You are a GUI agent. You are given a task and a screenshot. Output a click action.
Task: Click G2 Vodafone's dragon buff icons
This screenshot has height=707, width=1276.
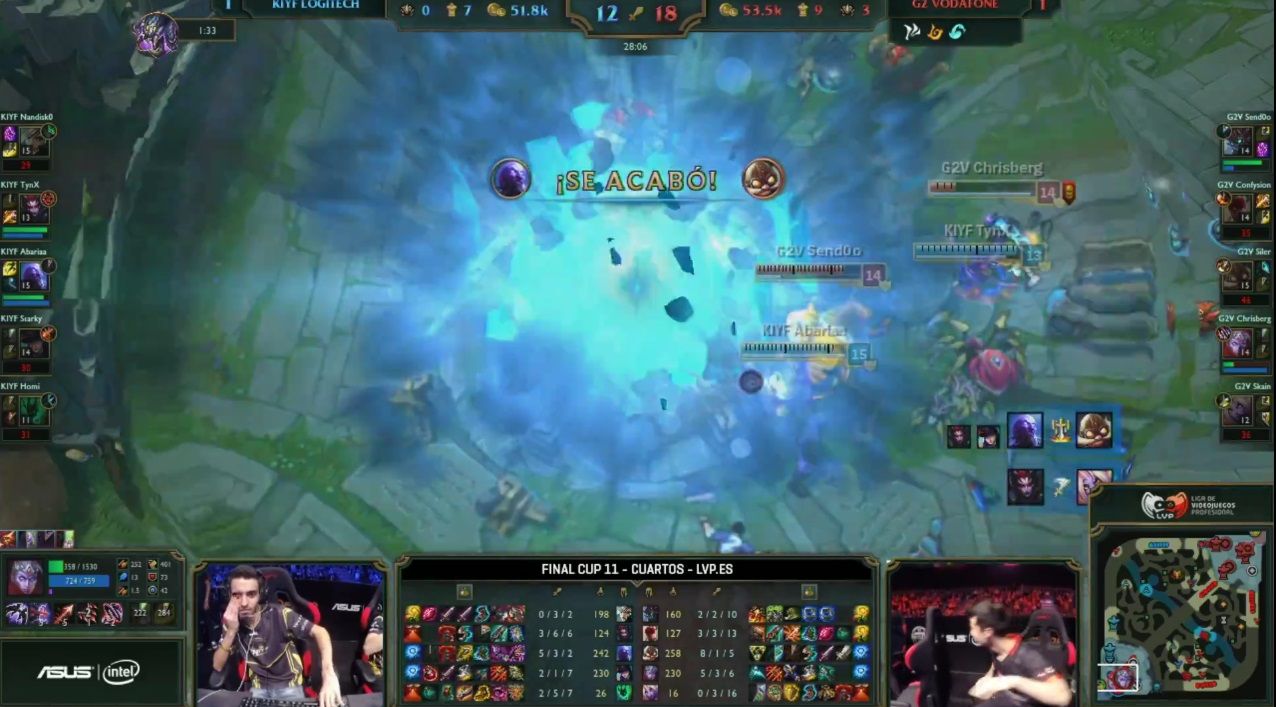coord(934,32)
